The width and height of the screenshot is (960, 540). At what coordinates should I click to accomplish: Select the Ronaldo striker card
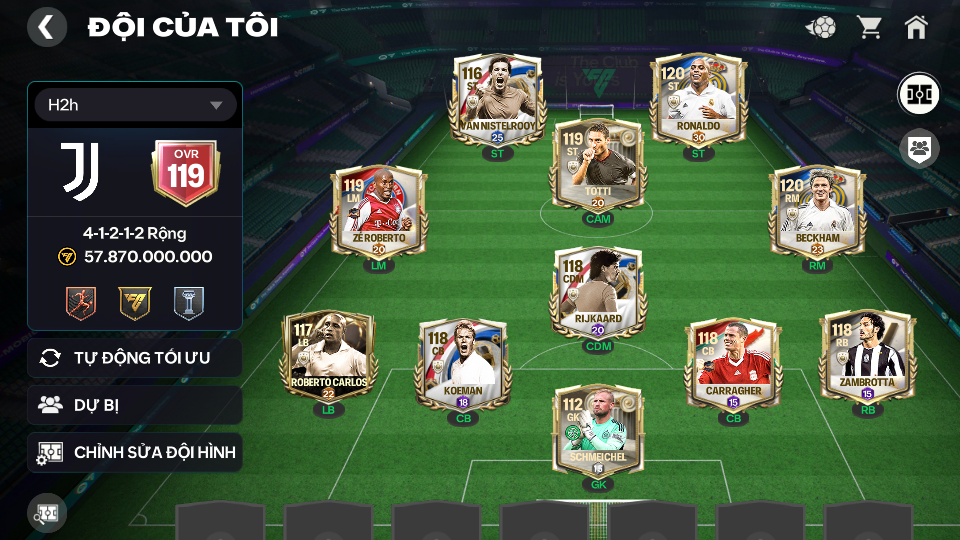(x=697, y=101)
